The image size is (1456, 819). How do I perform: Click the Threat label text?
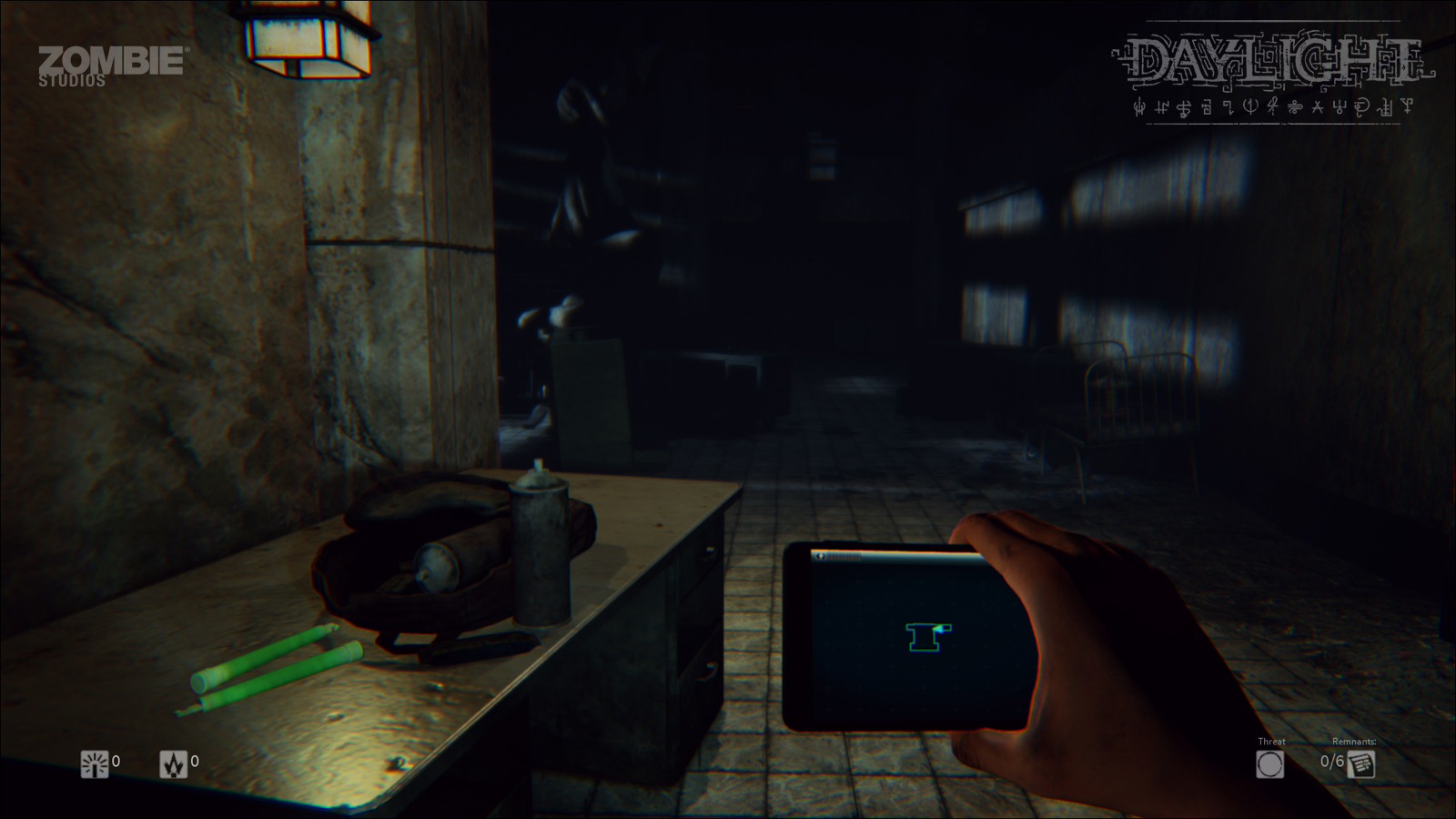(1271, 741)
